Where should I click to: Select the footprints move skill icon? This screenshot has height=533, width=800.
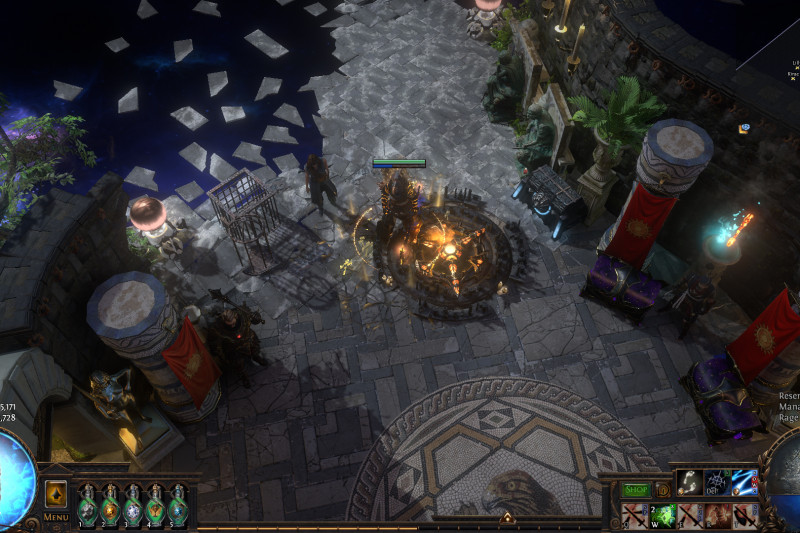[689, 483]
